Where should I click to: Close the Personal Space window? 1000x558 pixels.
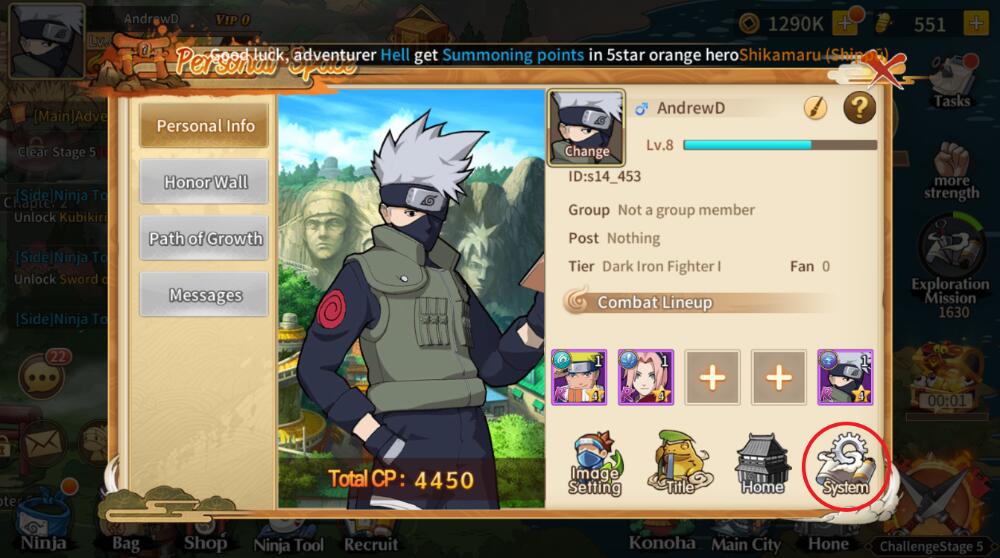(886, 70)
